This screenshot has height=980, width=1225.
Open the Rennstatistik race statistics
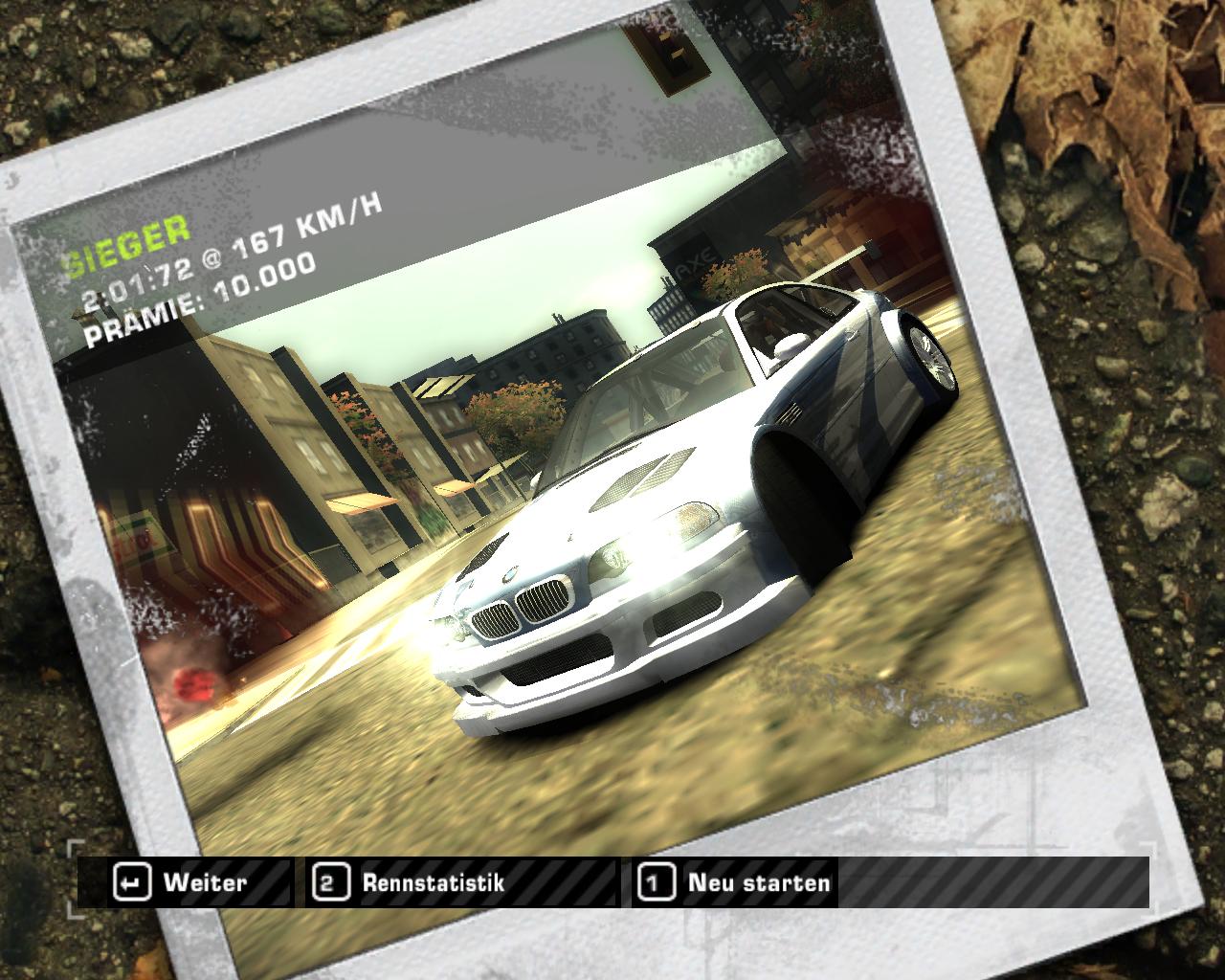coord(413,882)
